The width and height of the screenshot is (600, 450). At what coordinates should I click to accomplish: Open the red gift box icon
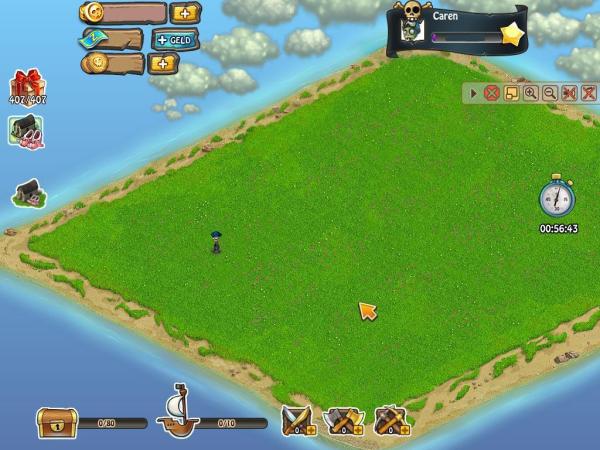pyautogui.click(x=25, y=84)
